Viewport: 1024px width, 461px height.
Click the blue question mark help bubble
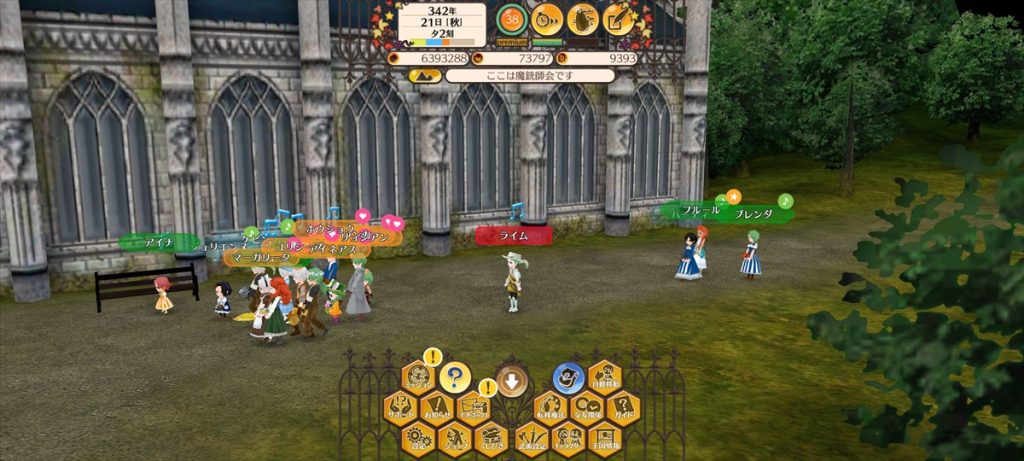(x=455, y=377)
